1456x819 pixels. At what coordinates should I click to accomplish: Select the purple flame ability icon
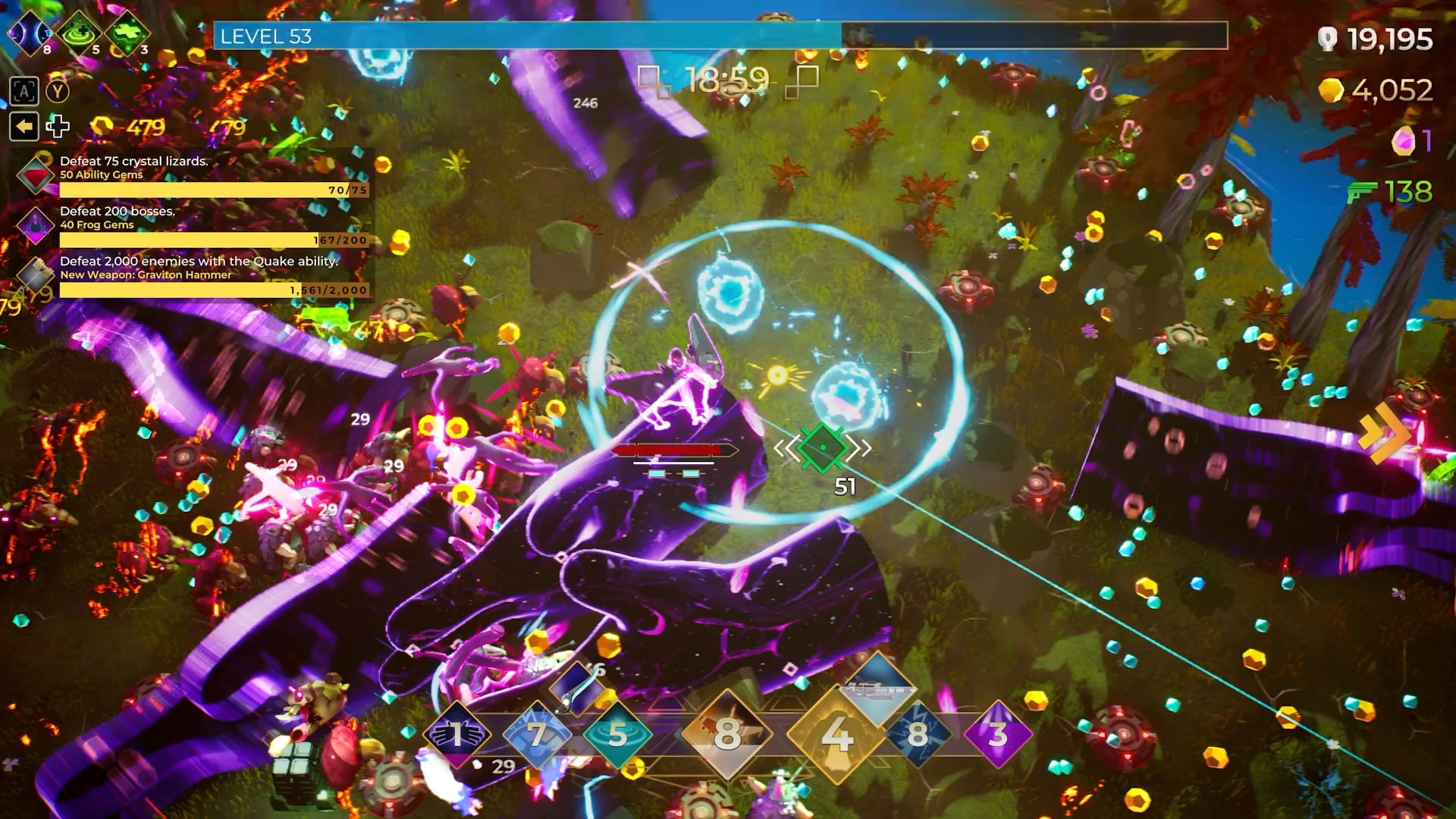(x=997, y=733)
